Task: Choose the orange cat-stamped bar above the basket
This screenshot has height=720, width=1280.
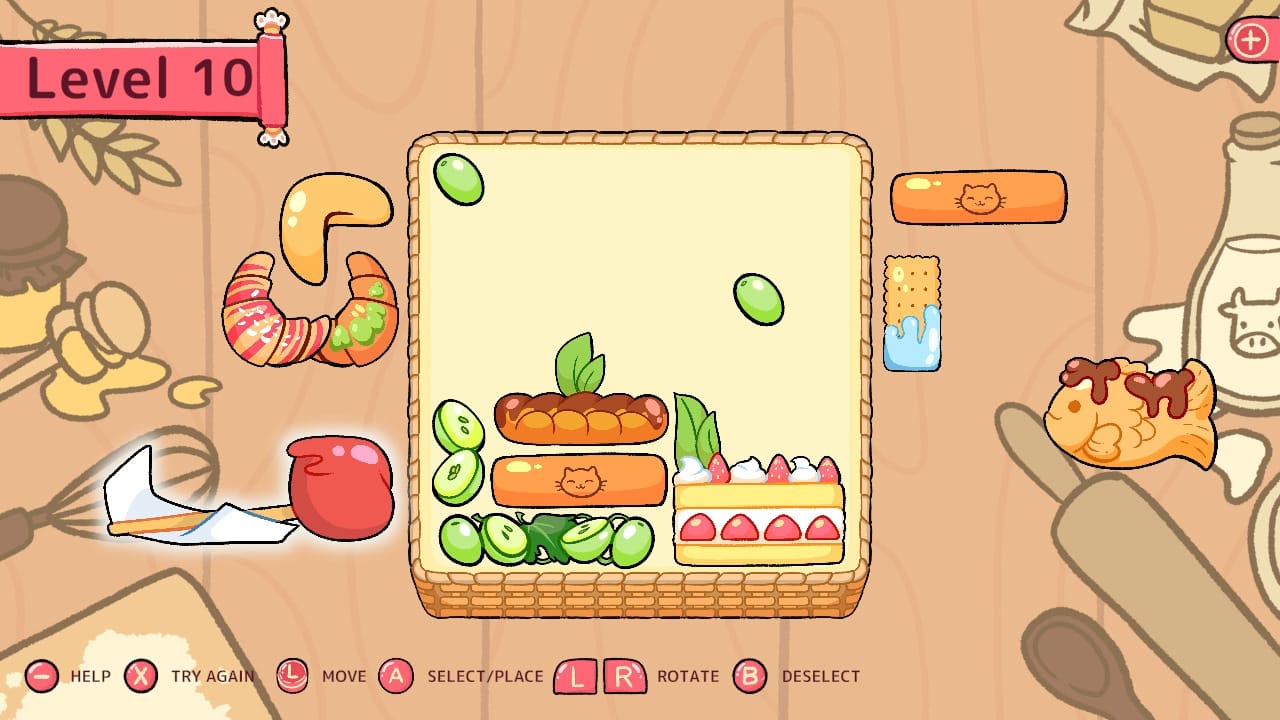Action: pyautogui.click(x=978, y=198)
